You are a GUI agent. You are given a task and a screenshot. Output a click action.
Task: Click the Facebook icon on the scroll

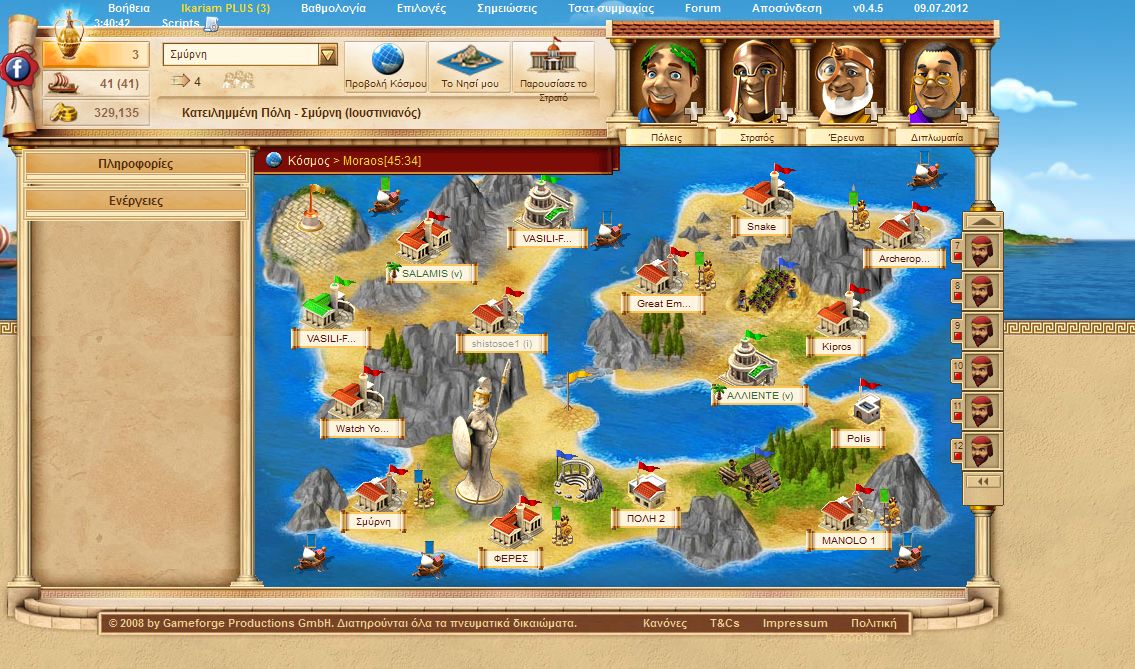(x=17, y=68)
